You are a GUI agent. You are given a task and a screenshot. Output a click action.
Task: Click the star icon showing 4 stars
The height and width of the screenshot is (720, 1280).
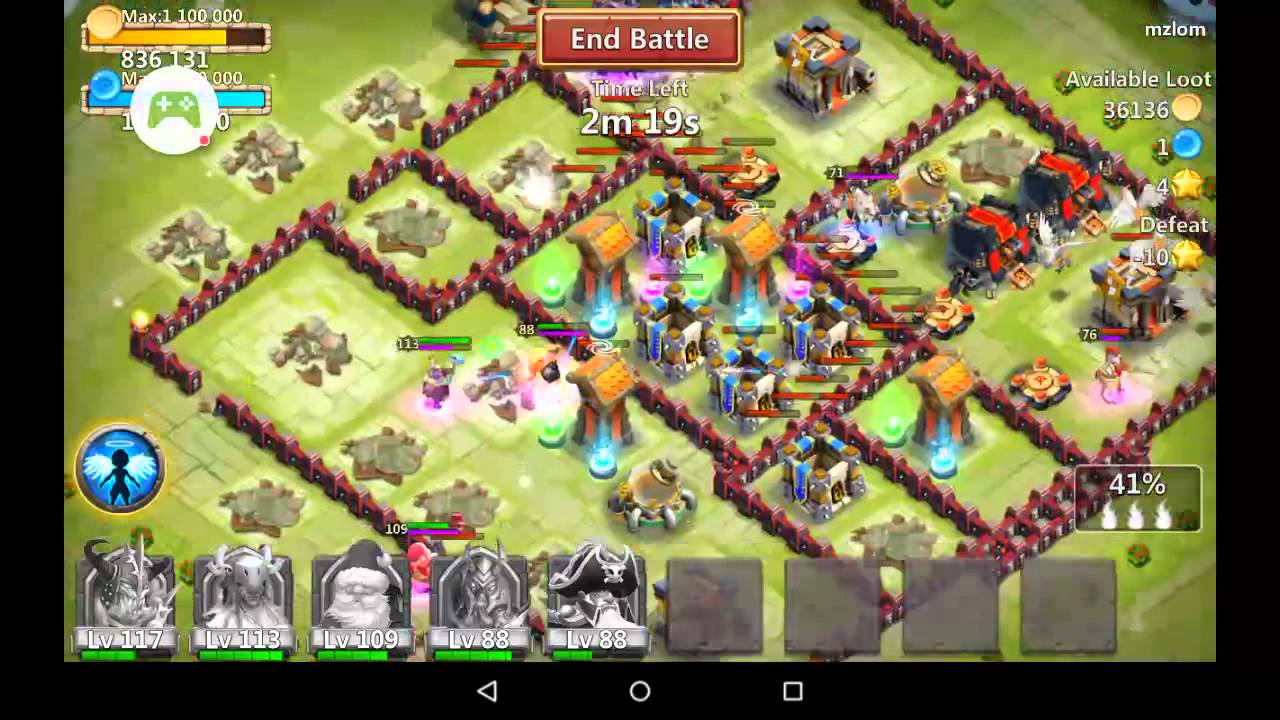pos(1186,185)
